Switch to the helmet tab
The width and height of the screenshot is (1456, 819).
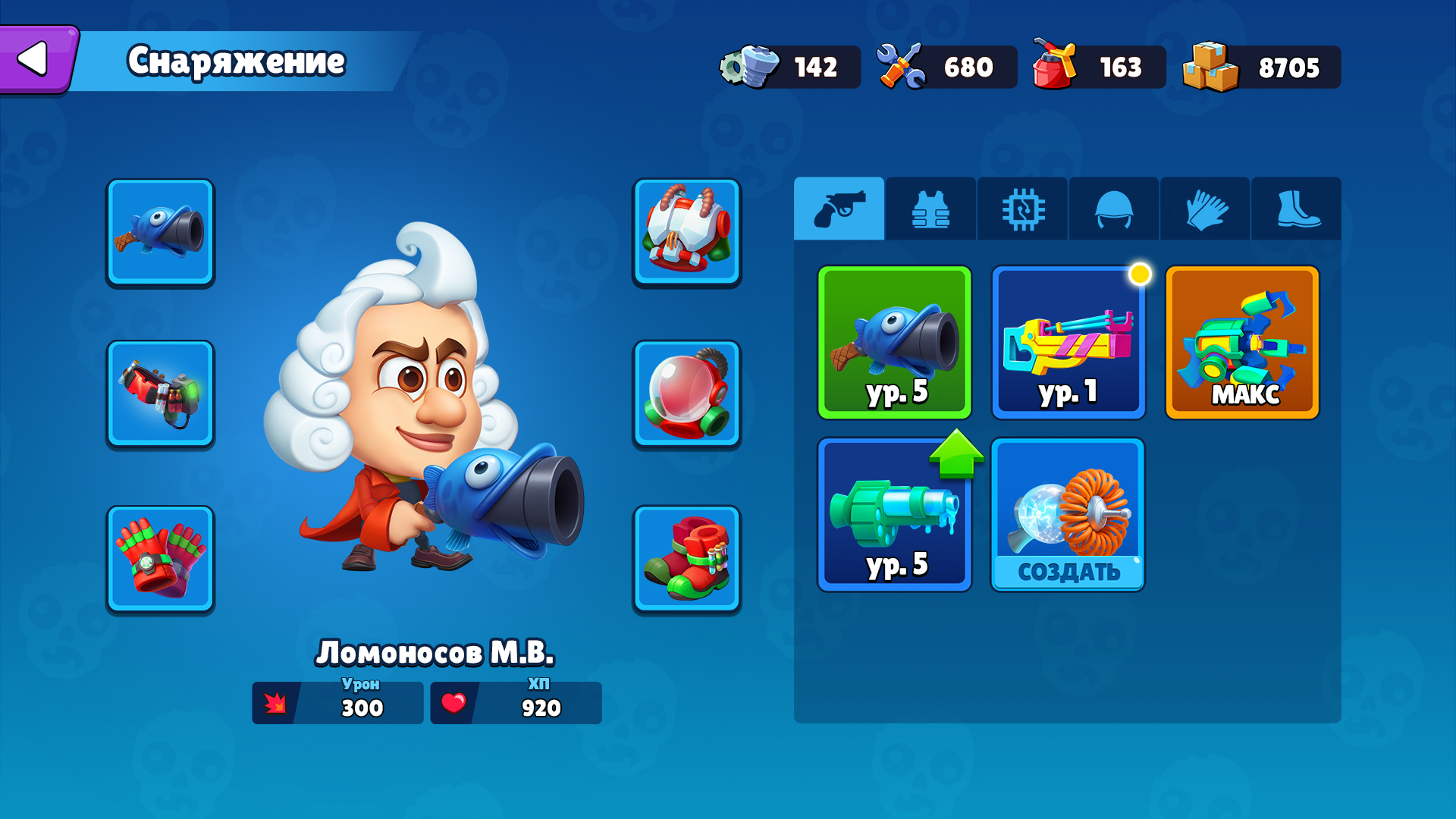[1113, 209]
